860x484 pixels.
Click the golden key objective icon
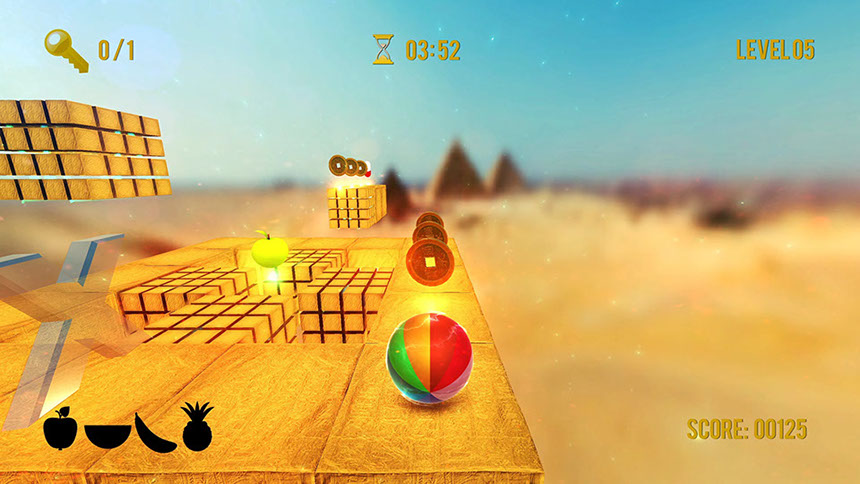66,49
